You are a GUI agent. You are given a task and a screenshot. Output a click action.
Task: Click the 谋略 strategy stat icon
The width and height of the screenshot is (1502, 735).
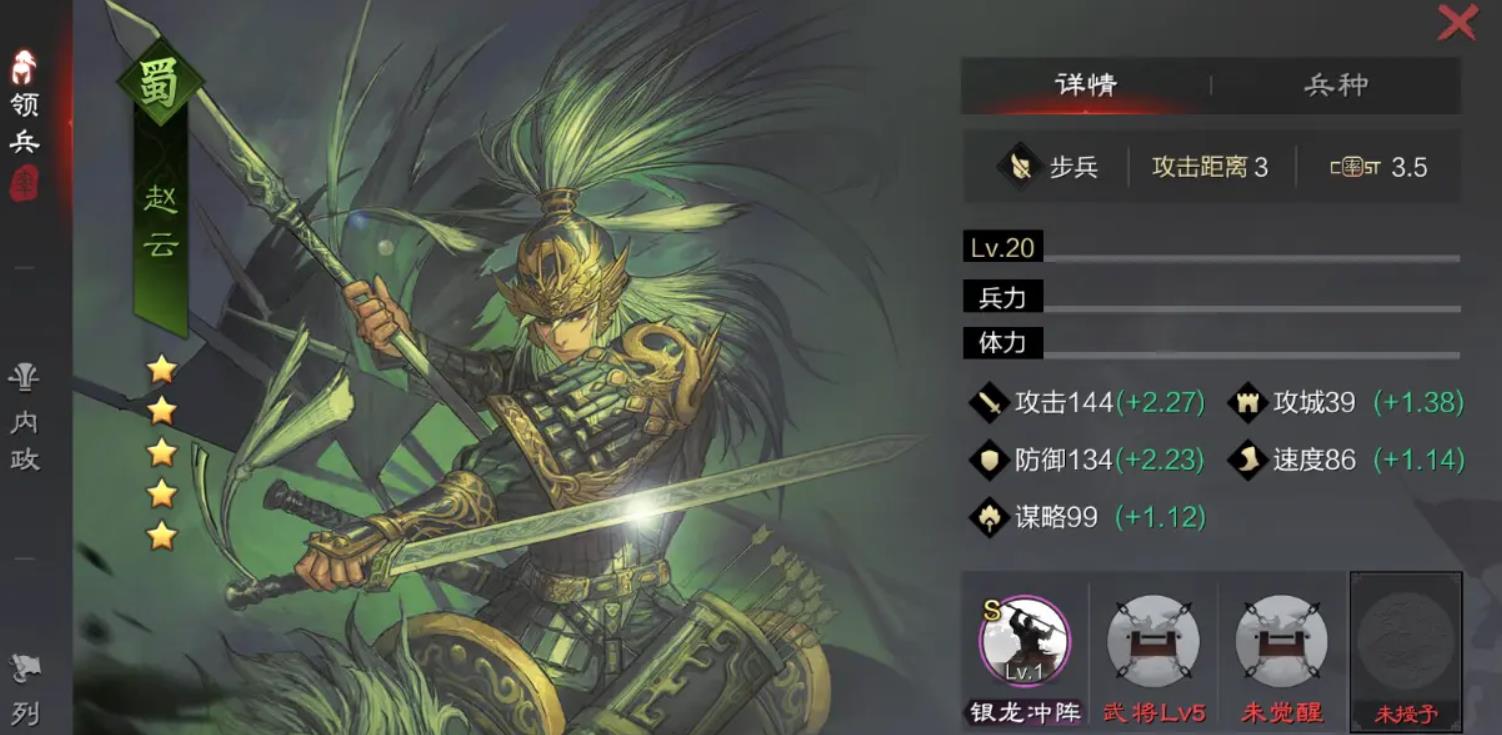(x=991, y=519)
